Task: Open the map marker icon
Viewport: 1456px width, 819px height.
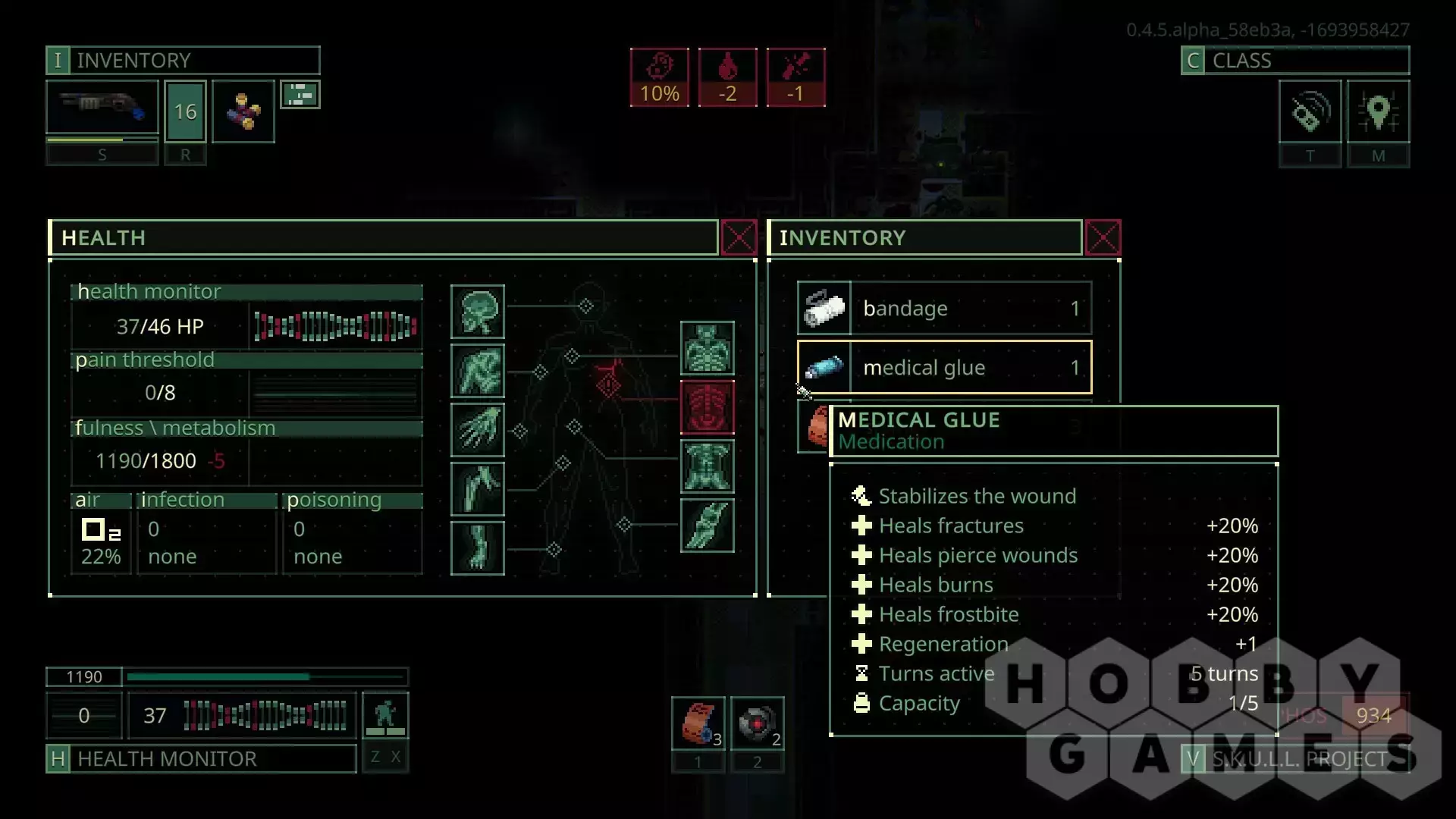Action: [x=1378, y=112]
